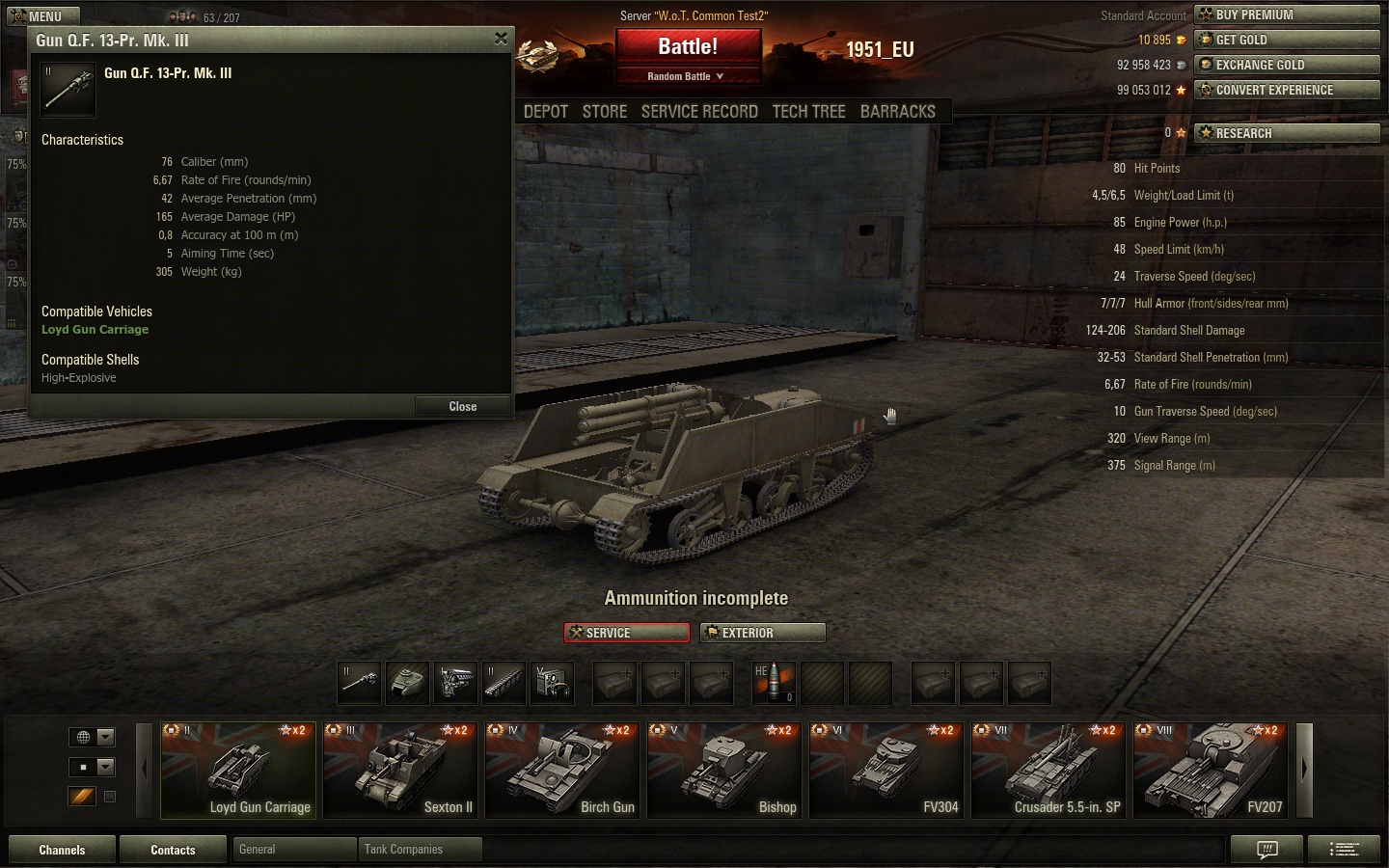
Task: Show the Tech Tree
Action: [808, 112]
